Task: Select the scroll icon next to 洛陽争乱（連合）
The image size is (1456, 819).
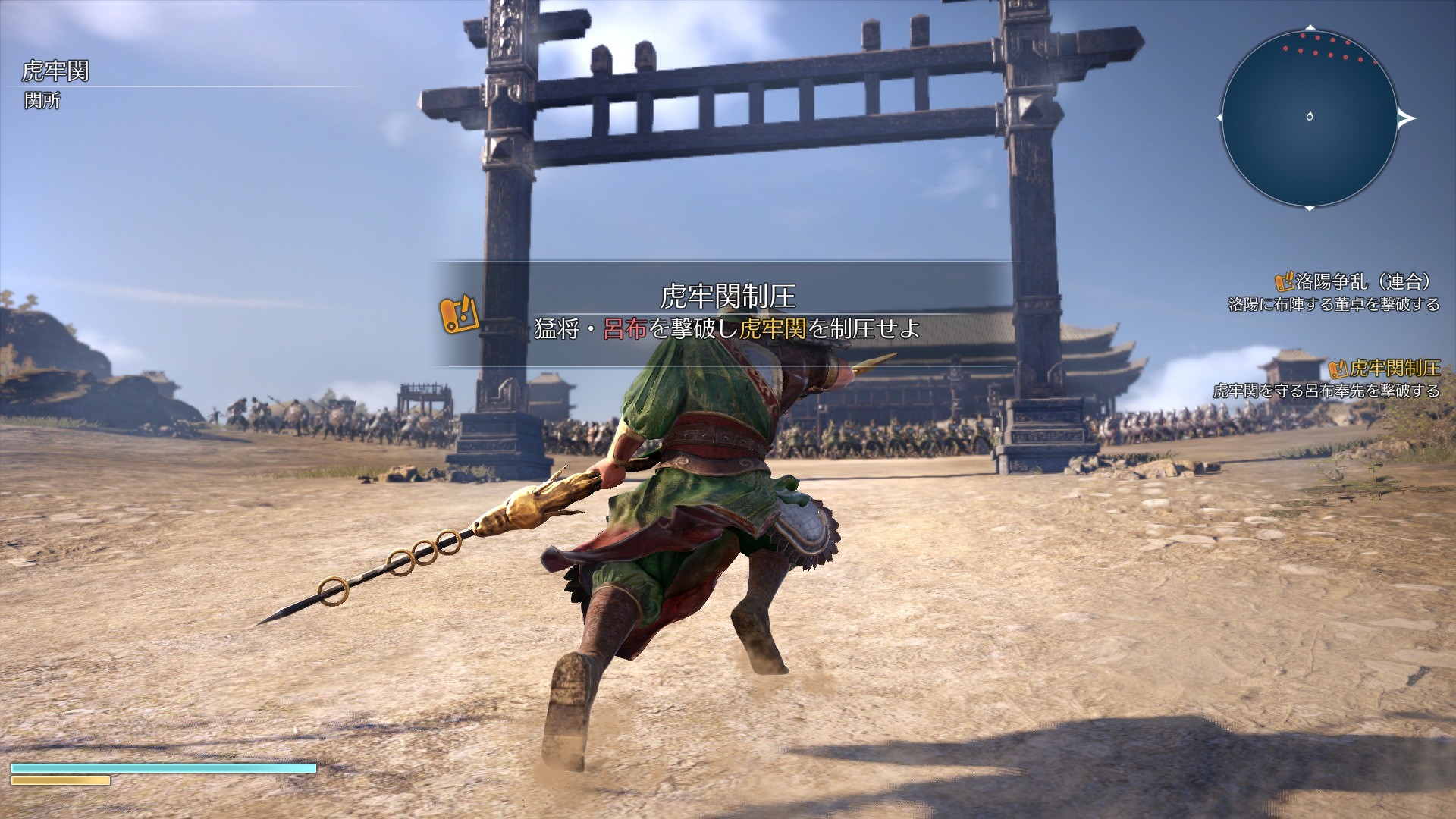Action: point(1284,282)
